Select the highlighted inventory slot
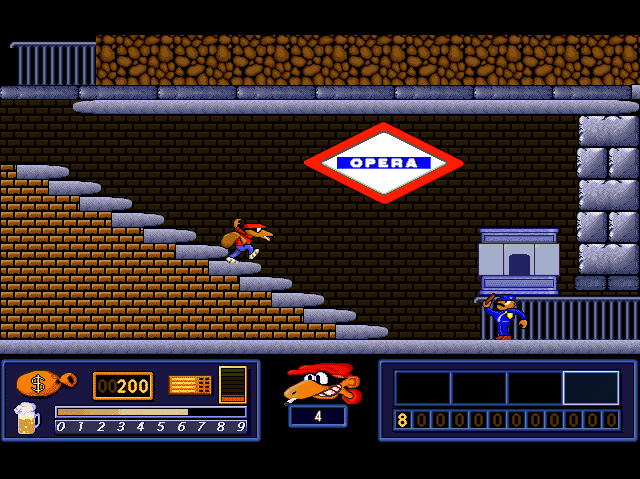This screenshot has width=640, height=479. tap(590, 388)
